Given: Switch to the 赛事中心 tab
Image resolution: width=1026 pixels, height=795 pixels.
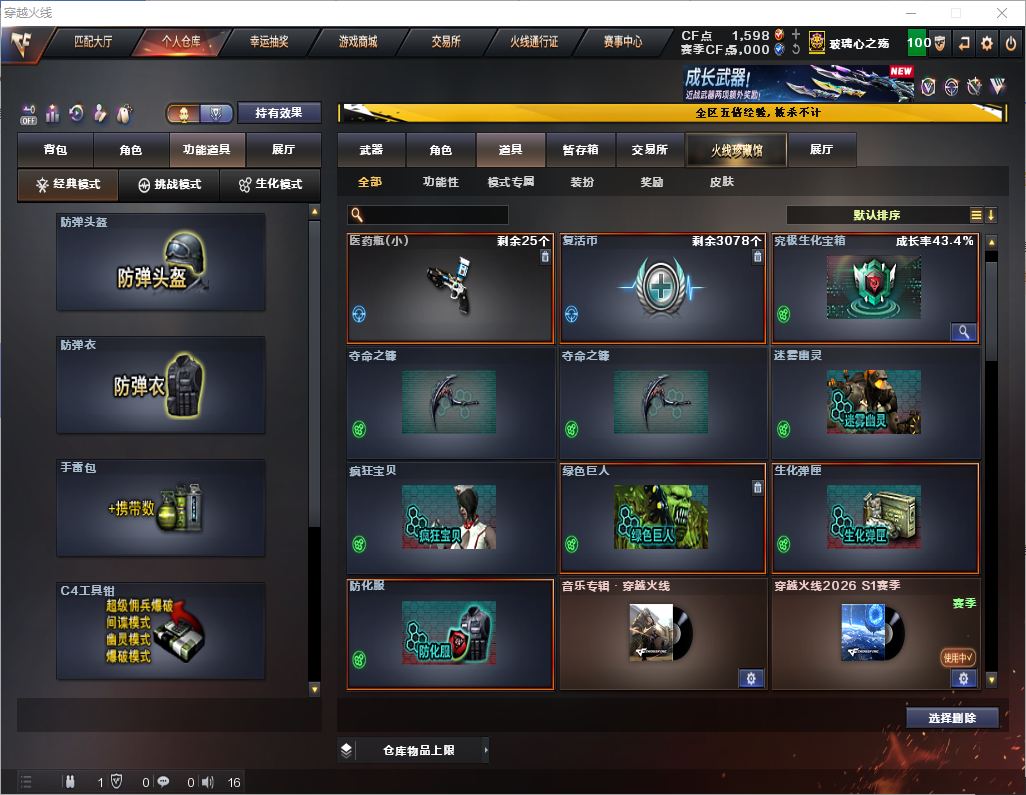Looking at the screenshot, I should point(622,42).
